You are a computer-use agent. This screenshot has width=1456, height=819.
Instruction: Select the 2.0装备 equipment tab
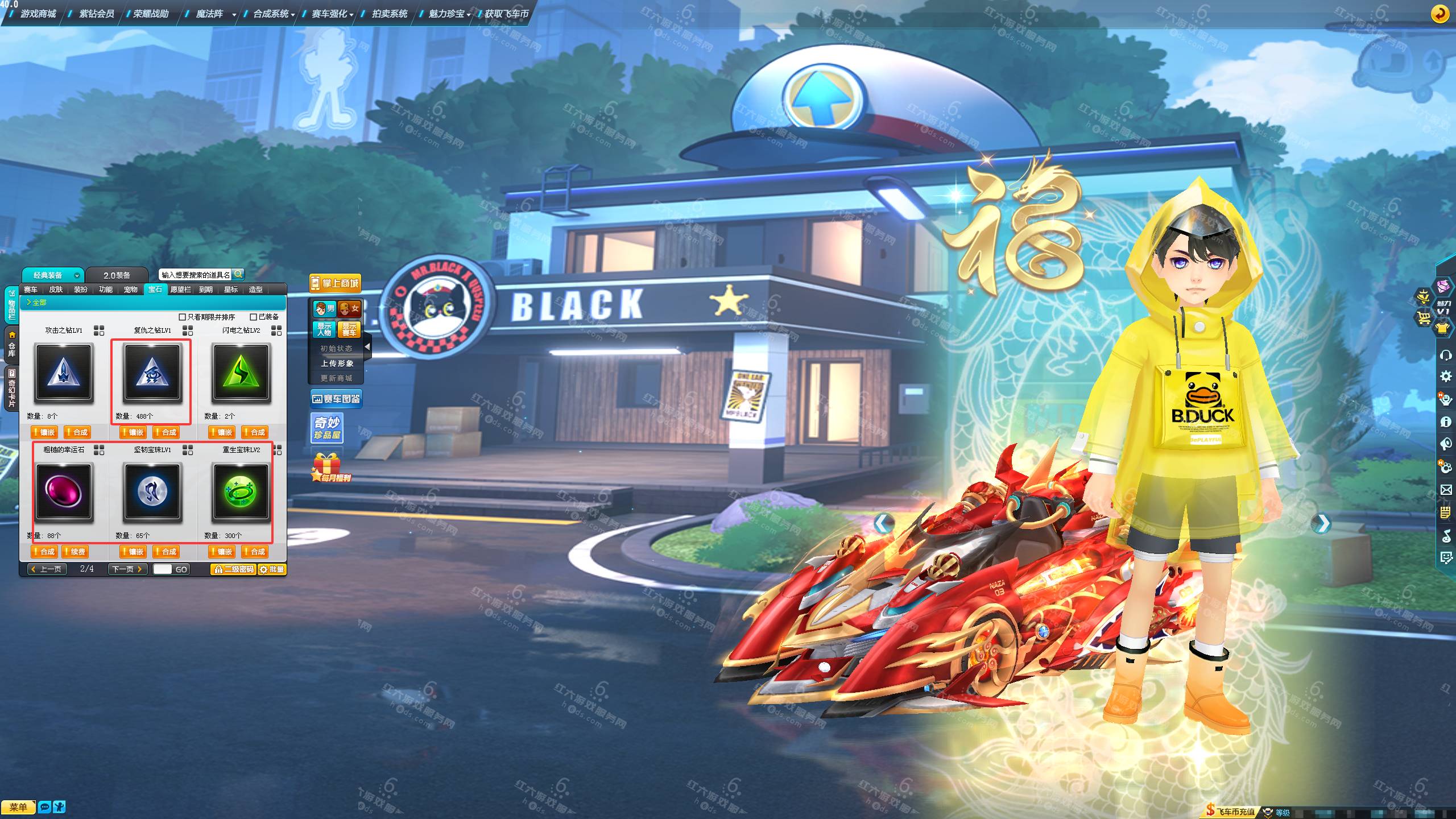coord(117,275)
